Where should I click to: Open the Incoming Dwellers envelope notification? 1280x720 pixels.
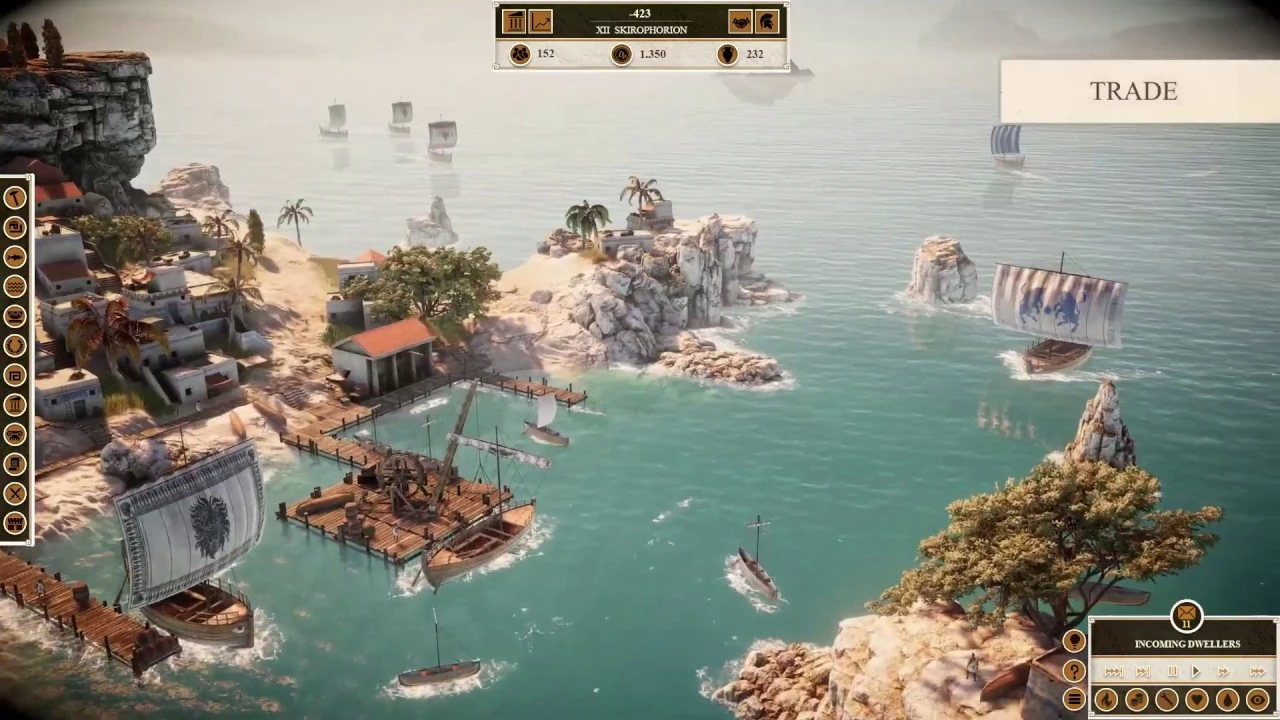(1186, 616)
